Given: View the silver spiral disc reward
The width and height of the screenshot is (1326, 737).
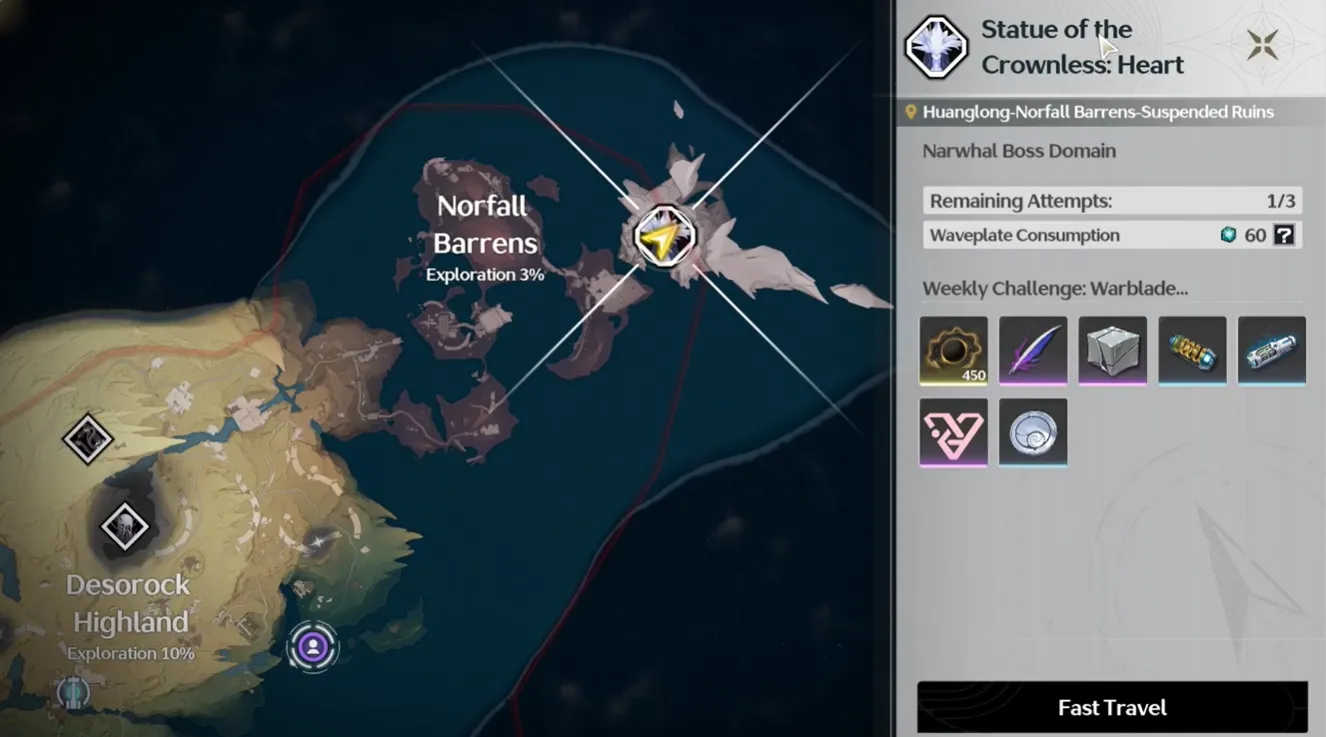Looking at the screenshot, I should click(x=1033, y=432).
